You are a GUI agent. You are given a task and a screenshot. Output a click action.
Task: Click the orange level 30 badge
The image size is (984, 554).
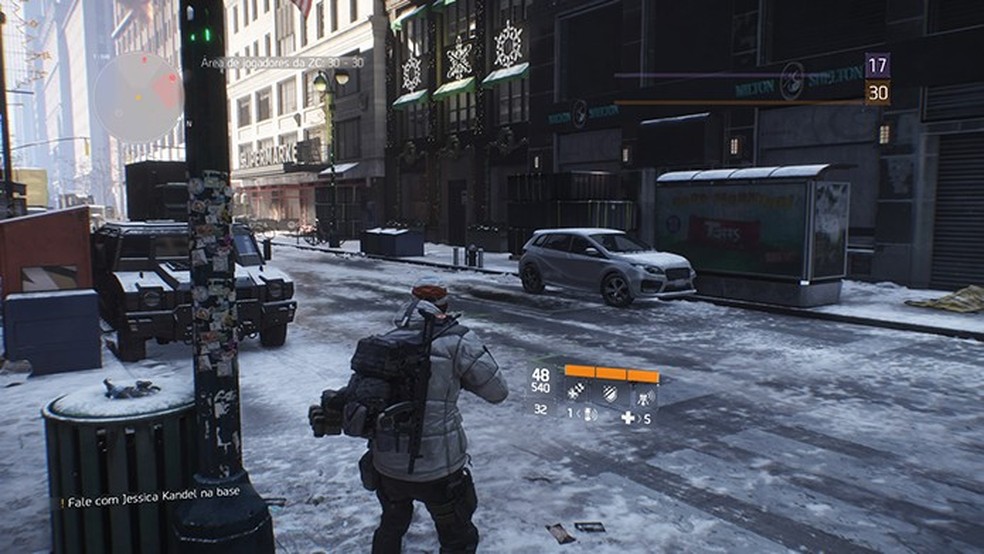point(877,93)
